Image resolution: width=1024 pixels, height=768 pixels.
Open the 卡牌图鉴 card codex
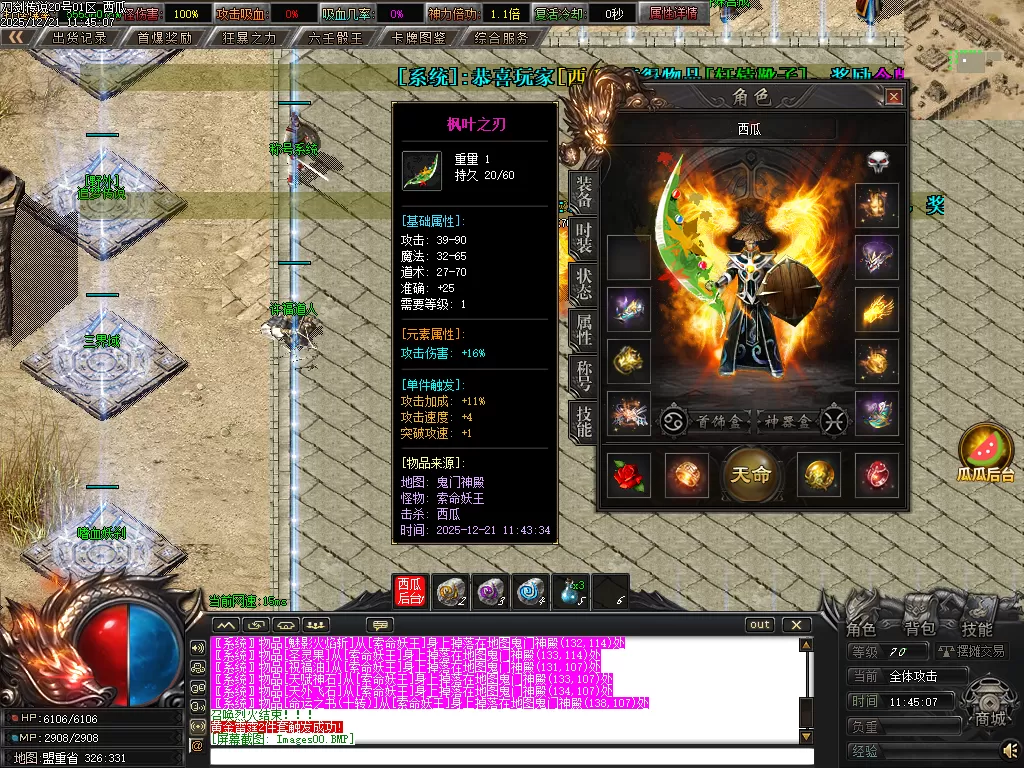point(420,38)
